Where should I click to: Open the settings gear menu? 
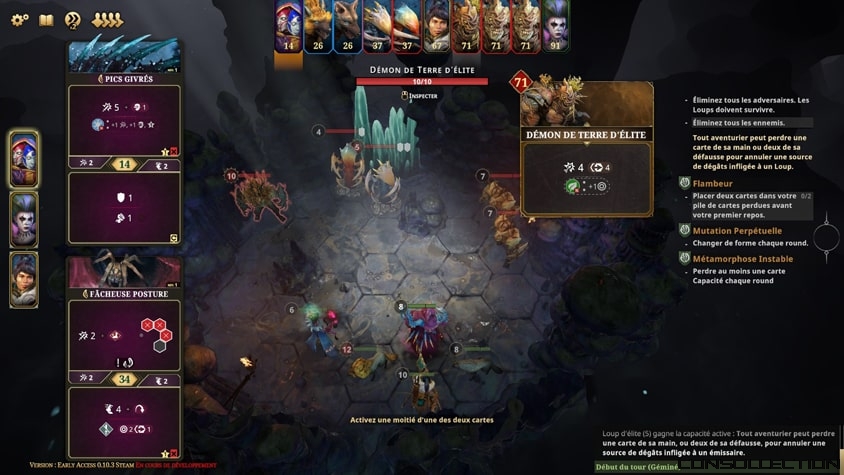[19, 20]
